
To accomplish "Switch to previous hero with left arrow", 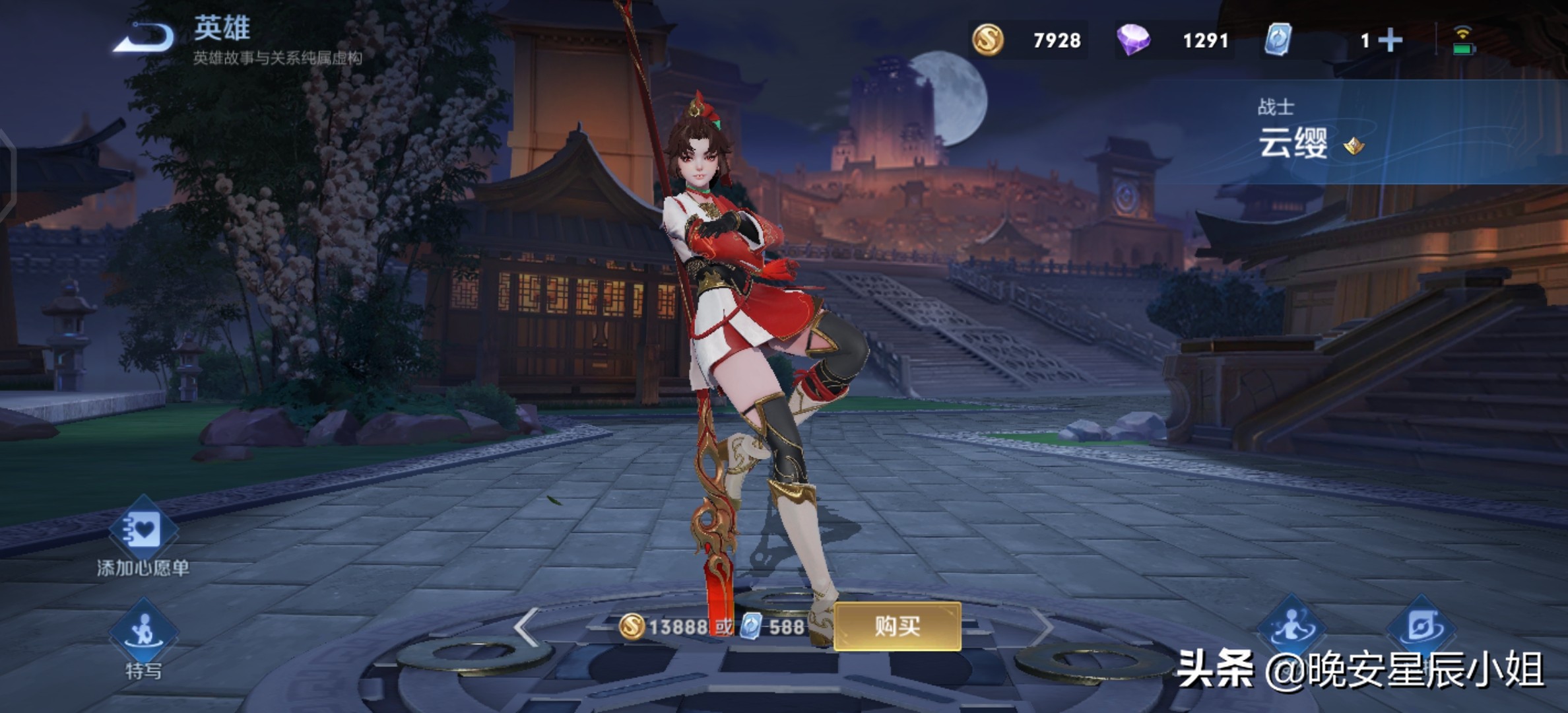I will pos(526,626).
